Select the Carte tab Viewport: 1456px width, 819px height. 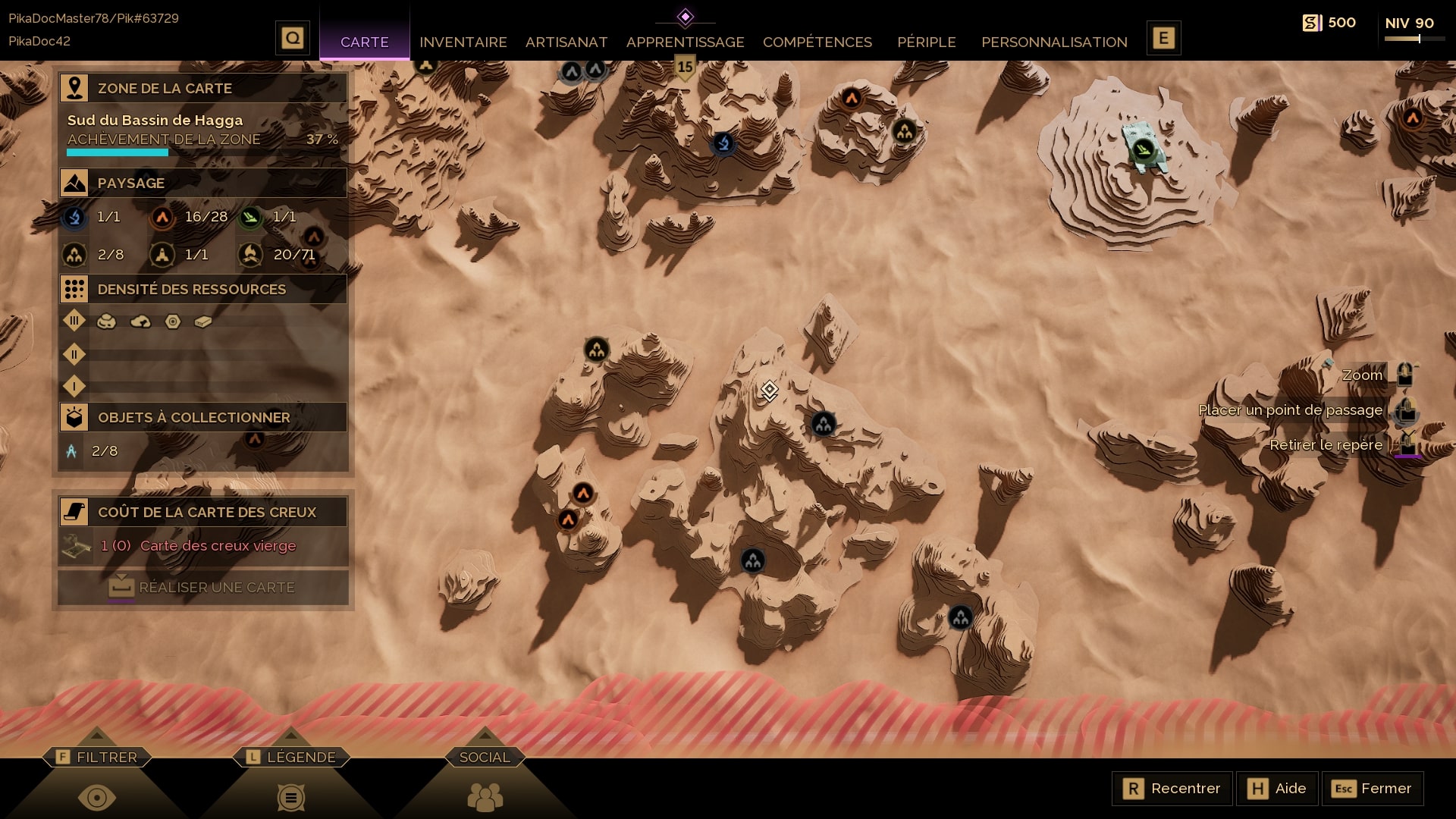coord(364,42)
